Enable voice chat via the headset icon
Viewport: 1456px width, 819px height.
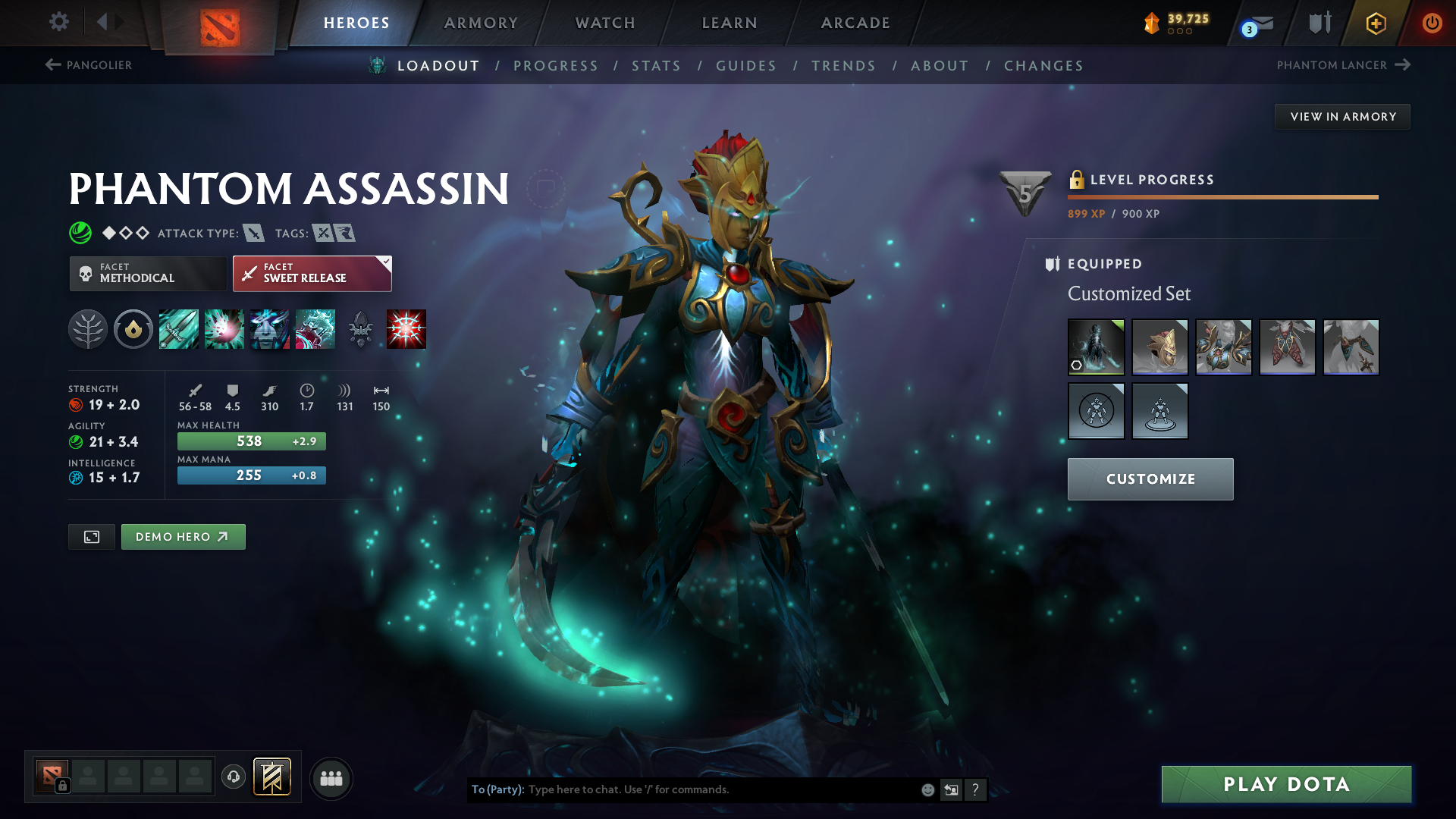click(233, 777)
